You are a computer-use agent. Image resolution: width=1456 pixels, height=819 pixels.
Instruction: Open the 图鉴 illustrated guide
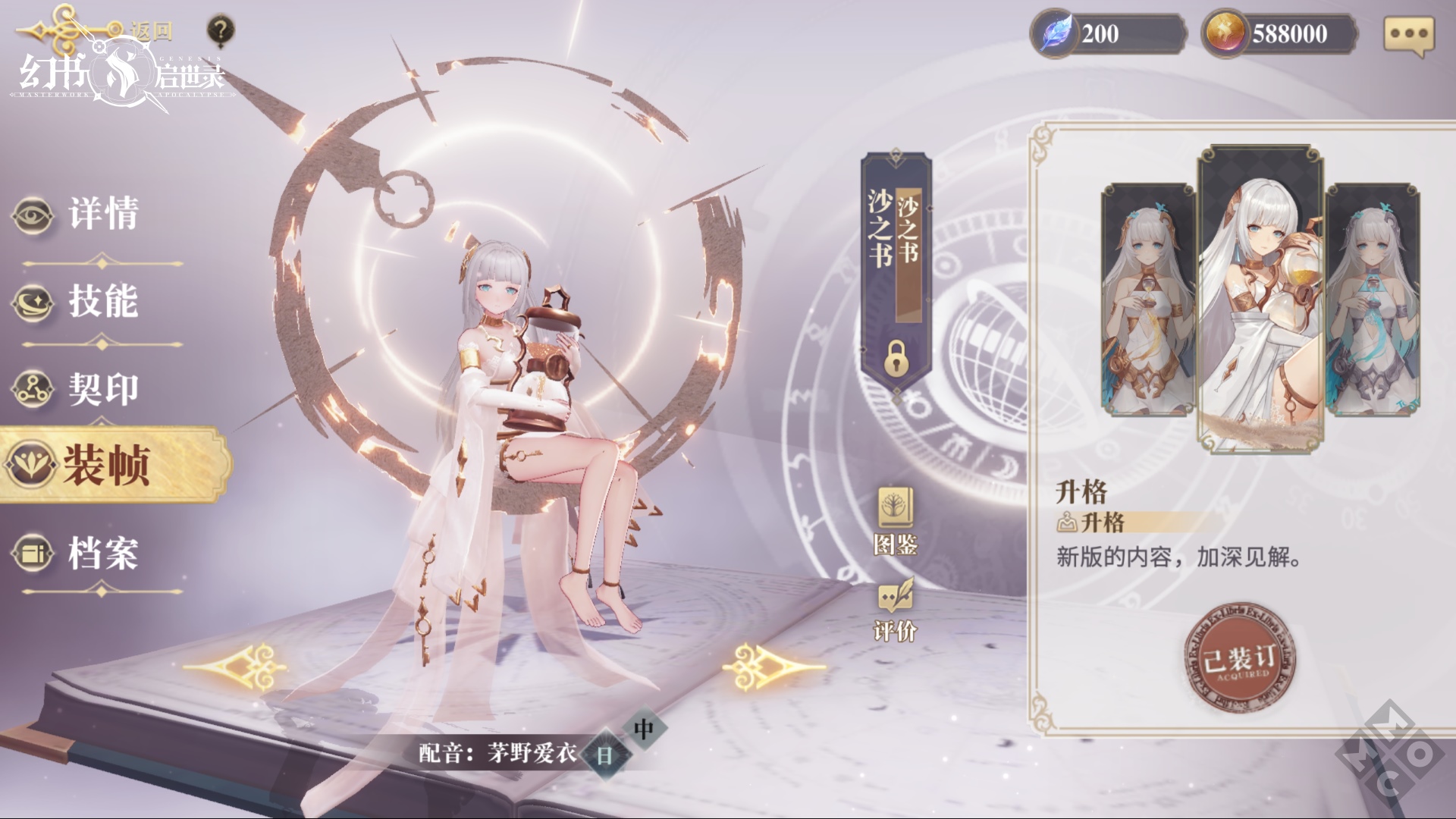(896, 521)
